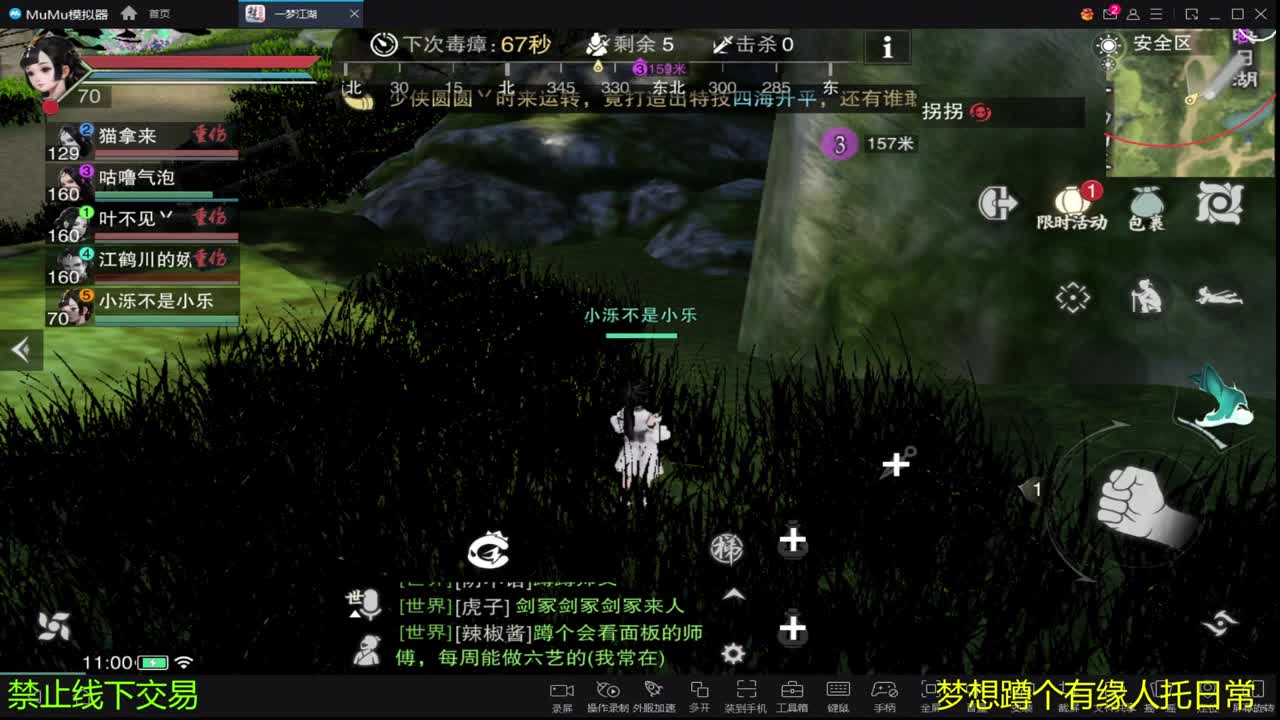The image size is (1280, 720).
Task: Tap the voice microphone icon beside chat
Action: coord(369,605)
